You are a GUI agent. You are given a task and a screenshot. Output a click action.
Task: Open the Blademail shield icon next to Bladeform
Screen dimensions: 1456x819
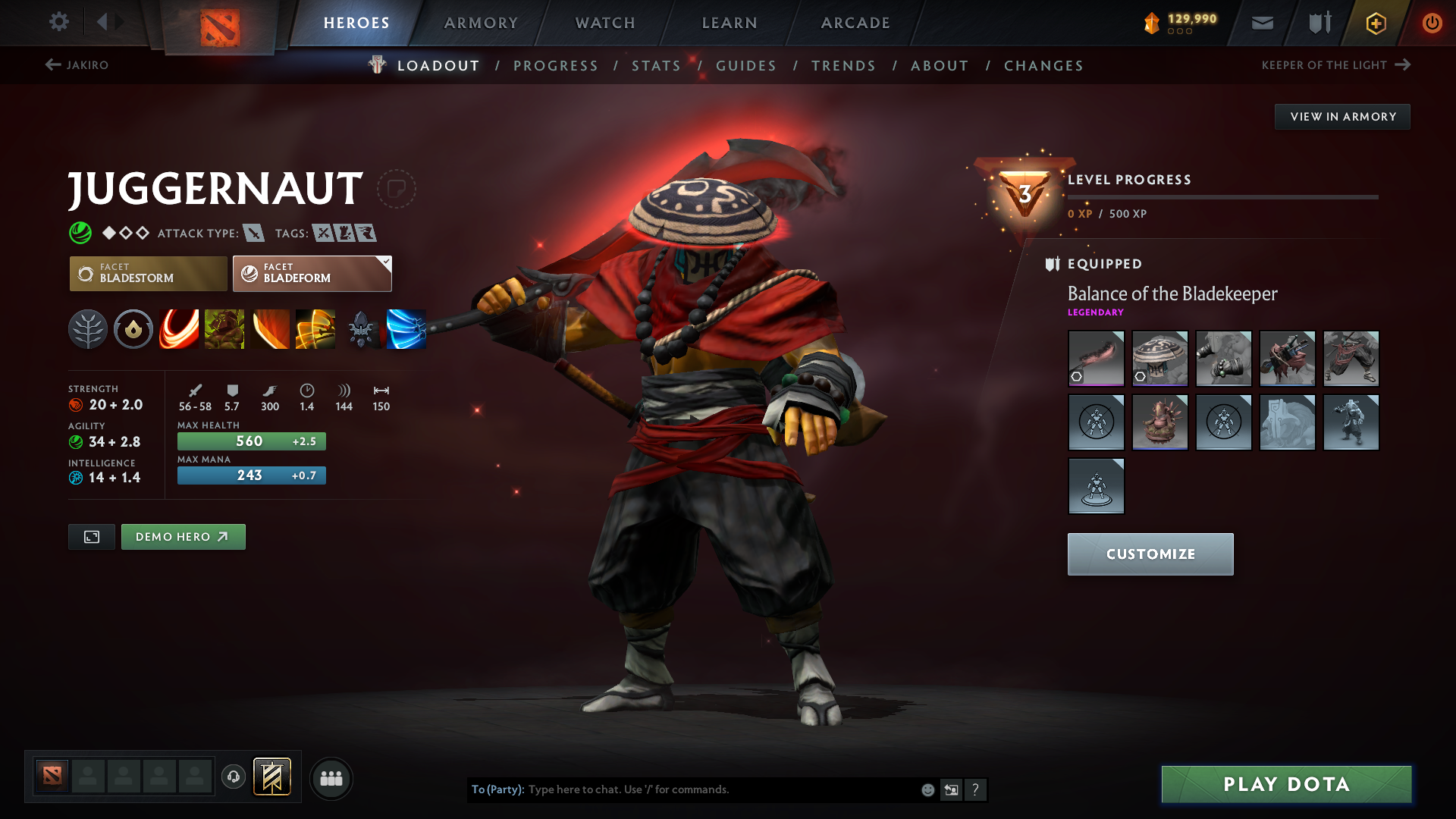tap(248, 273)
